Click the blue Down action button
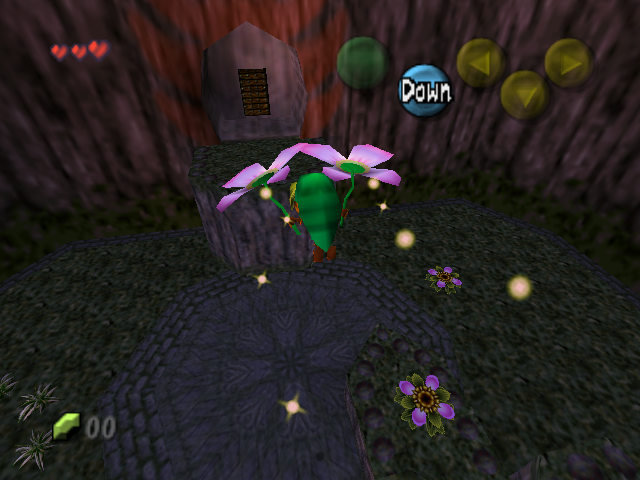The width and height of the screenshot is (640, 480). click(425, 91)
